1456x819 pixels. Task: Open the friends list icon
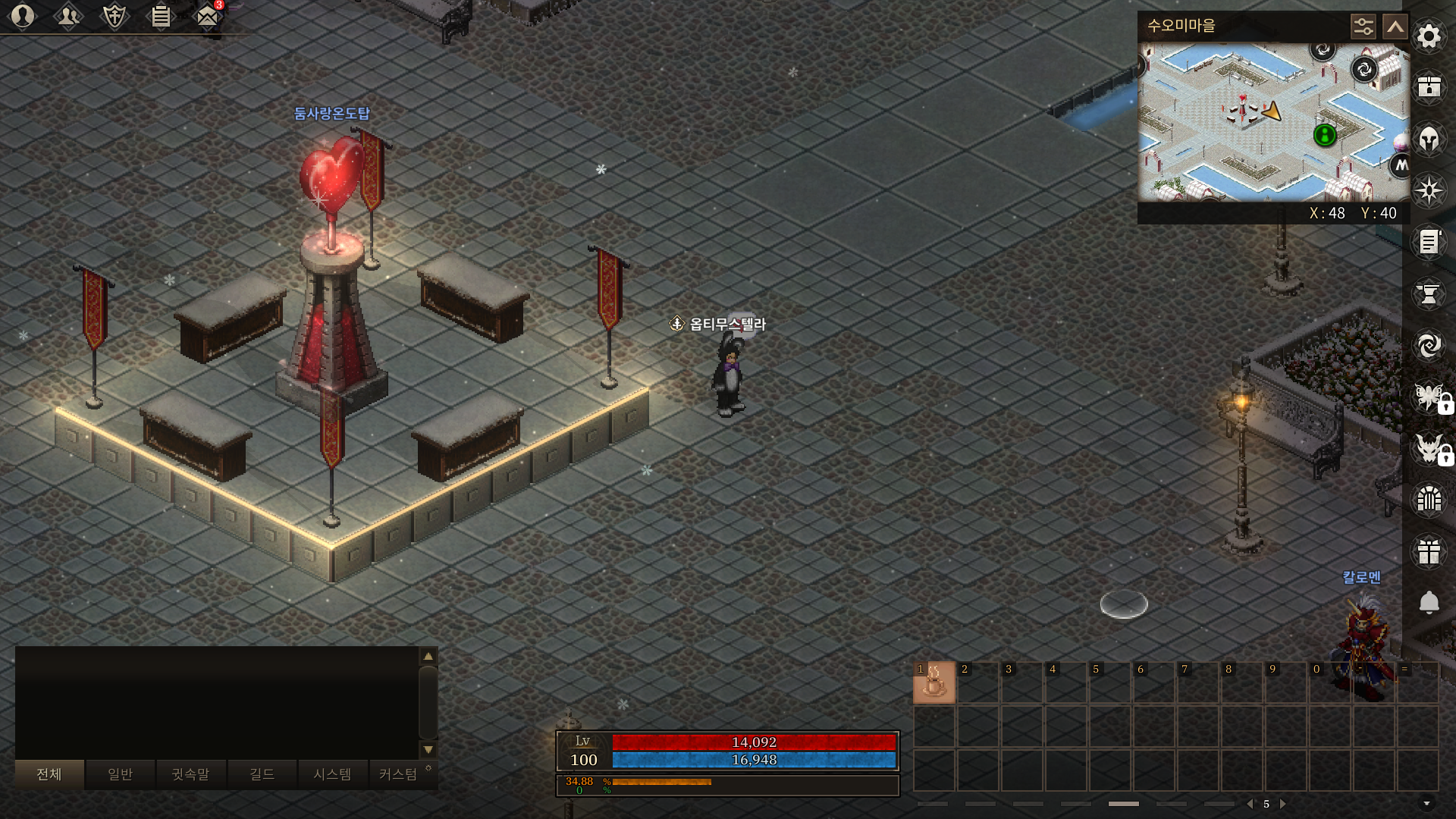(68, 16)
